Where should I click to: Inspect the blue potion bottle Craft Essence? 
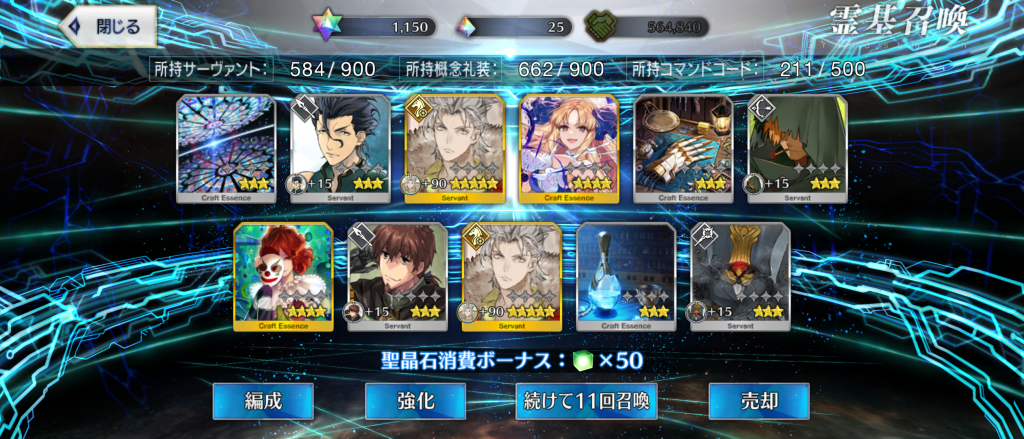(x=626, y=276)
